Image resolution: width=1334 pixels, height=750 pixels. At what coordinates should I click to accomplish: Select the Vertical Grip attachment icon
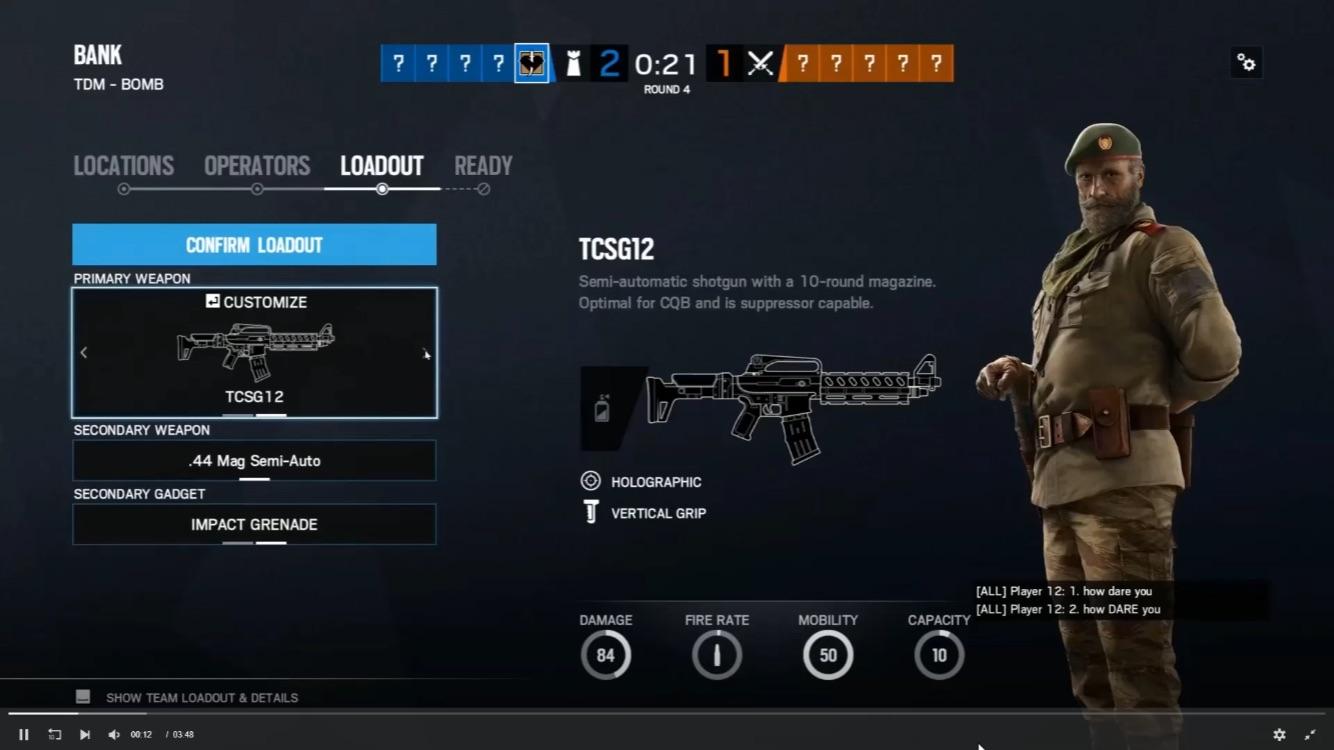tap(593, 513)
